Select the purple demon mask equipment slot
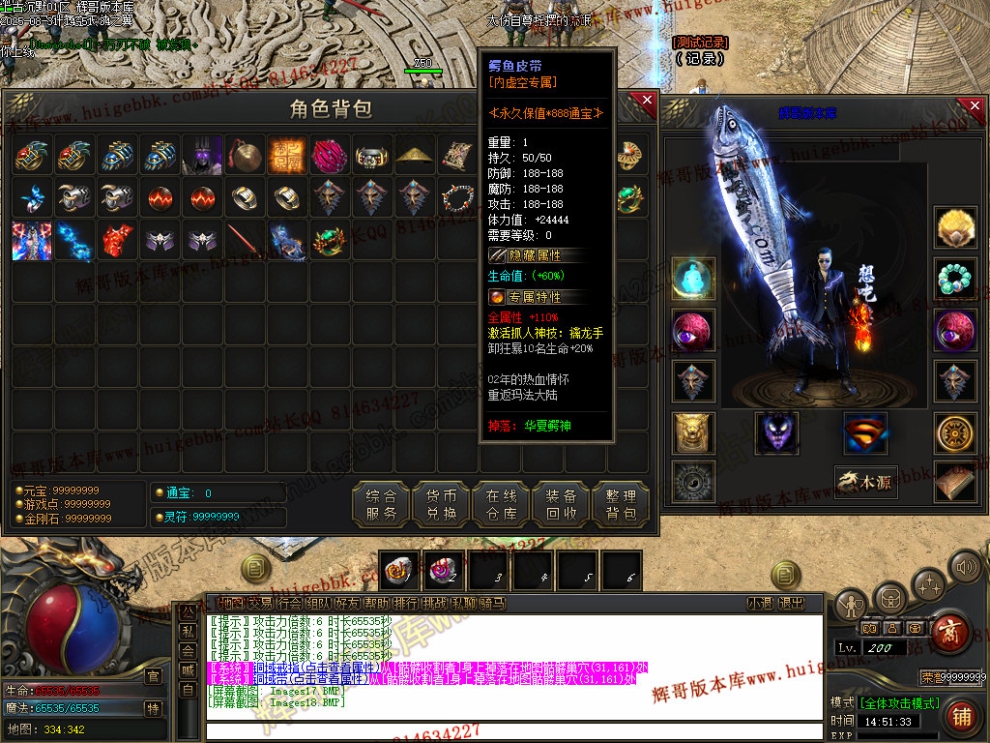This screenshot has height=743, width=990. tap(776, 433)
